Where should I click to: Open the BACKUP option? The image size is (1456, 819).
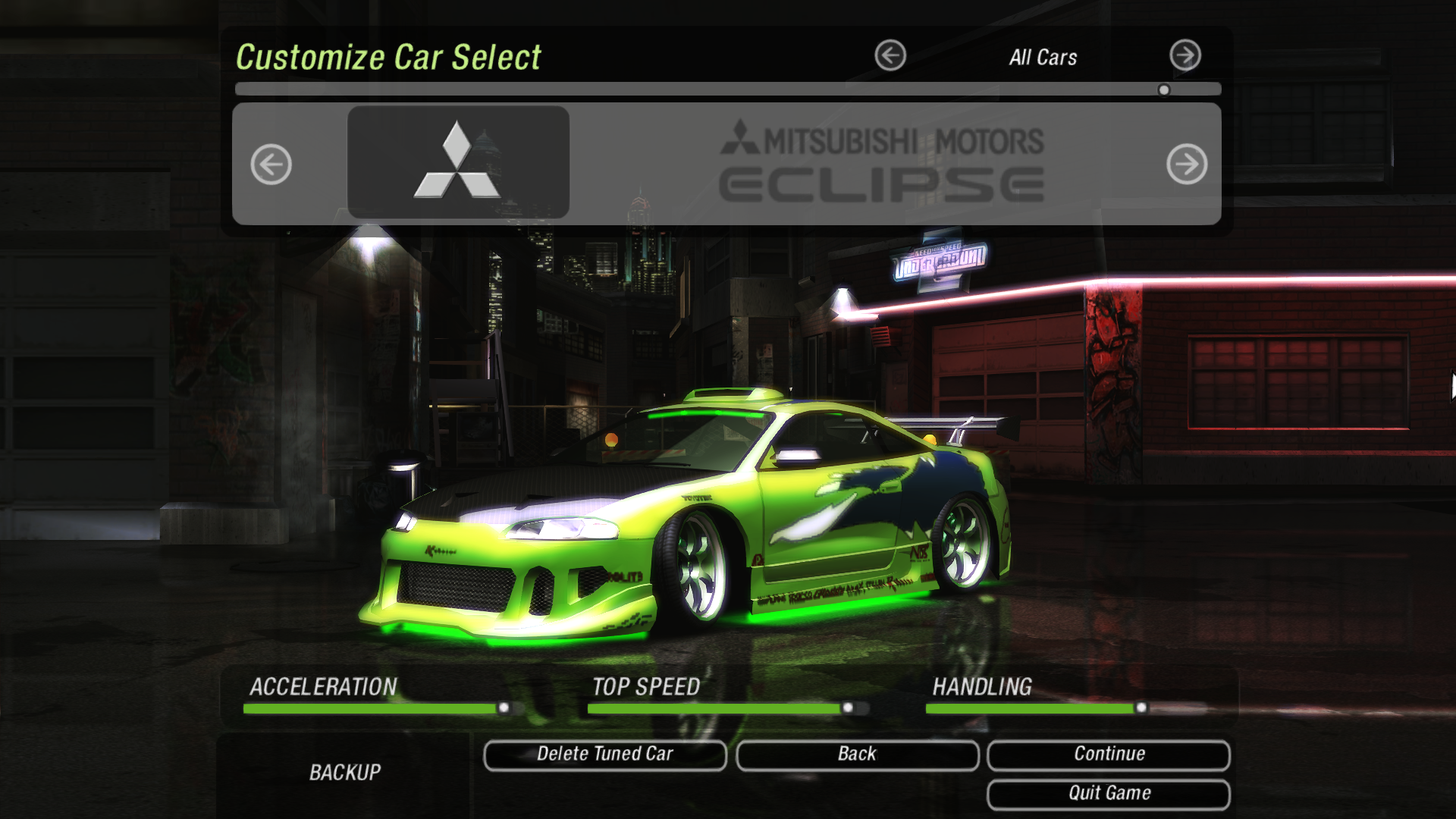click(345, 773)
